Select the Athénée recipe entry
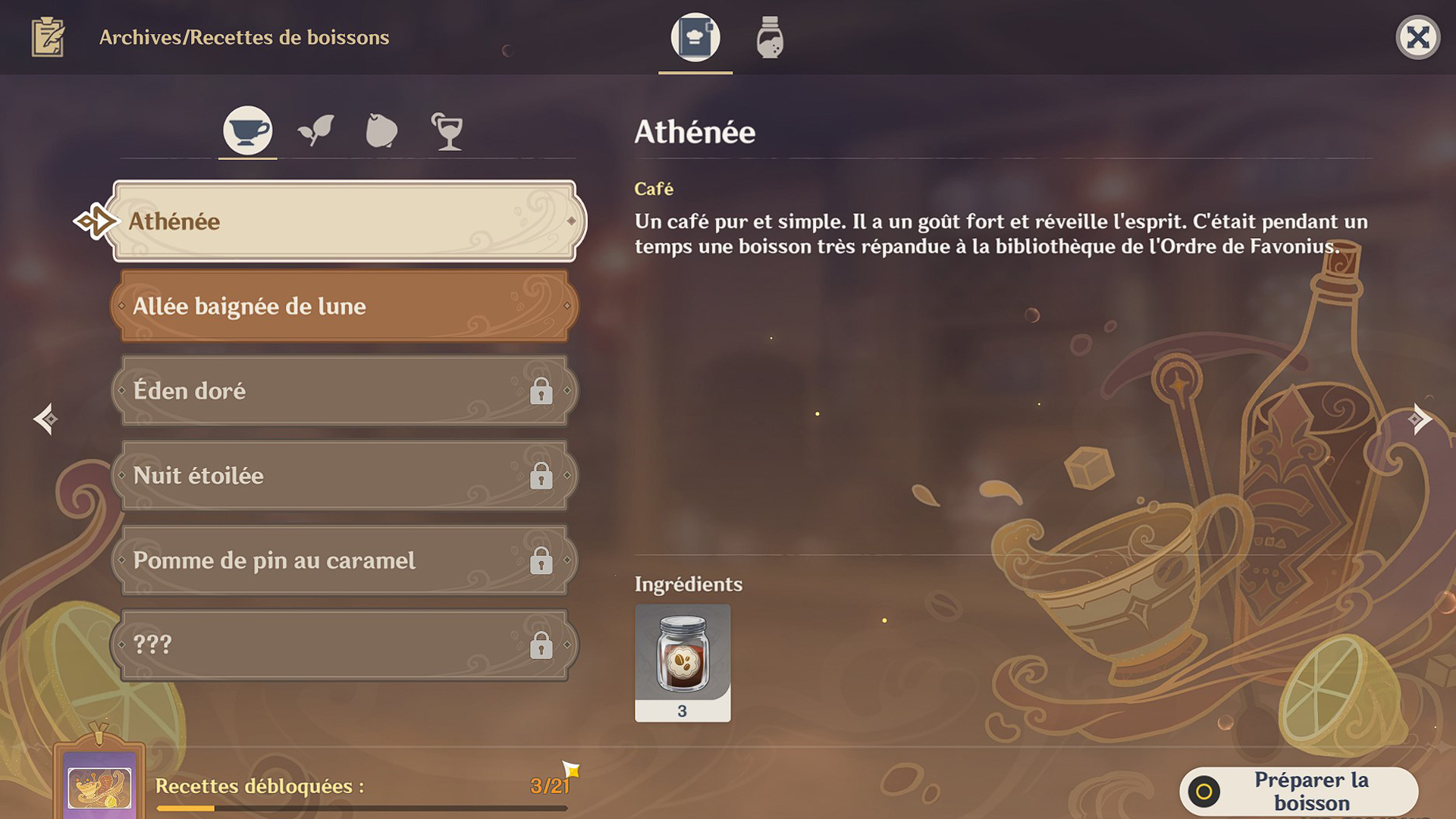 point(341,221)
